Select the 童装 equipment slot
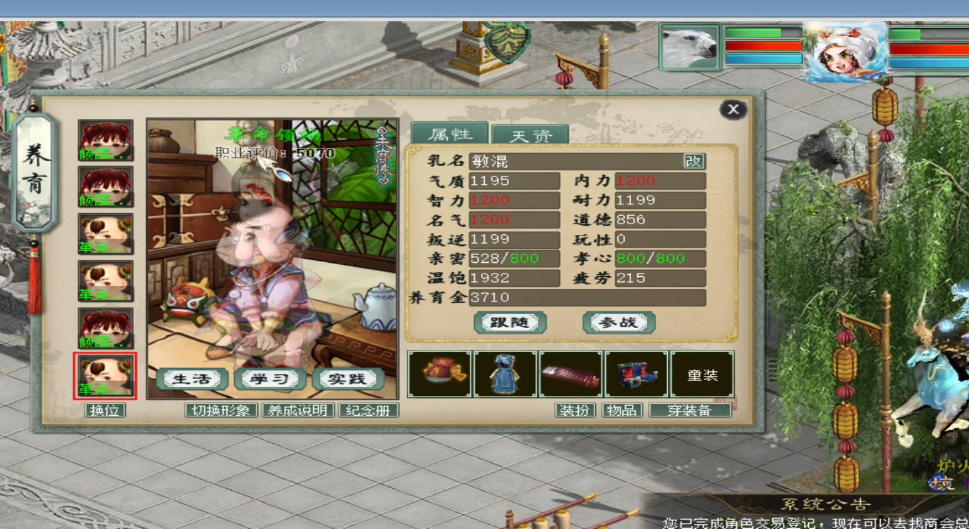The width and height of the screenshot is (969, 529). click(x=701, y=374)
